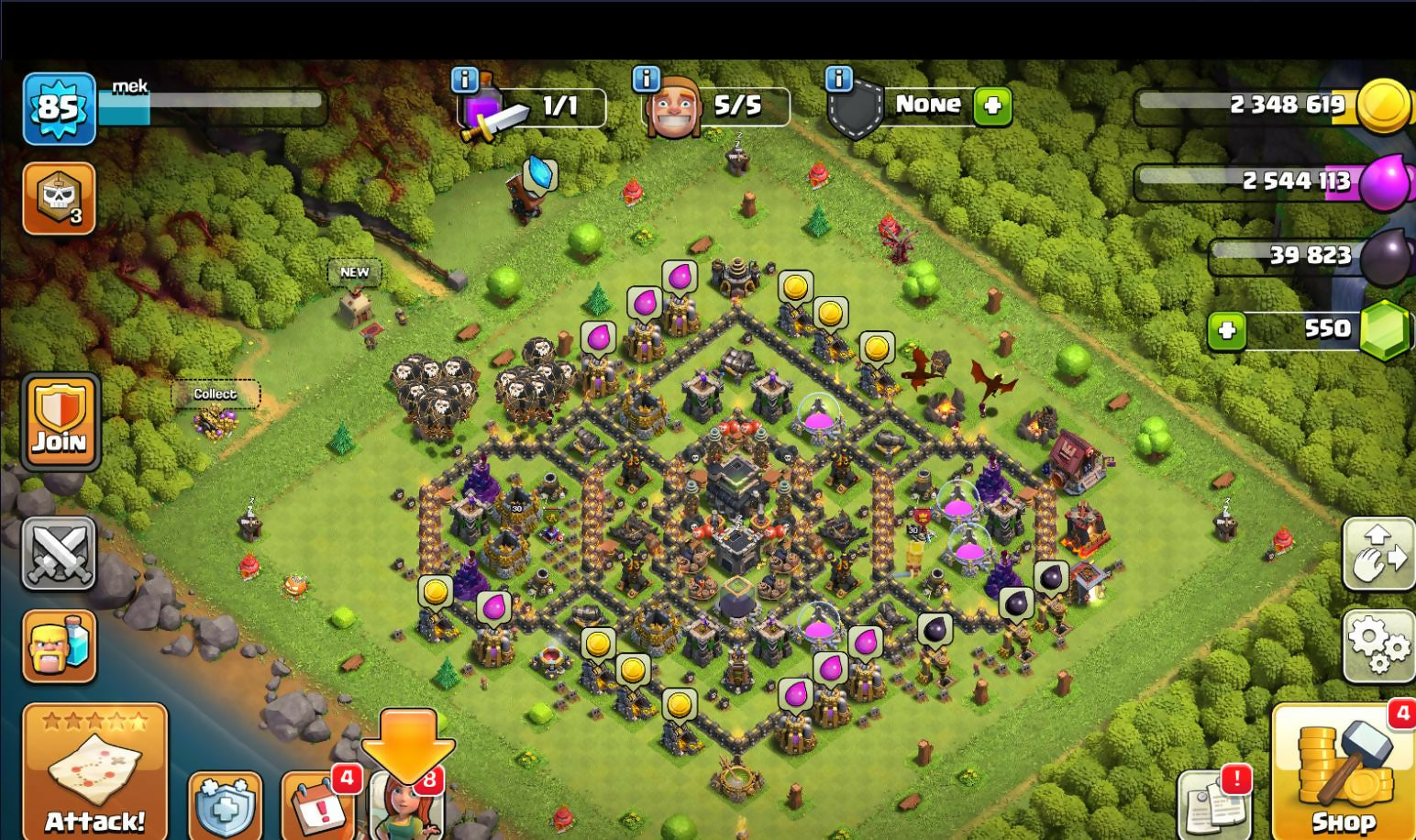Add a shield with the green plus
Screen dimensions: 1416x840
pyautogui.click(x=991, y=106)
